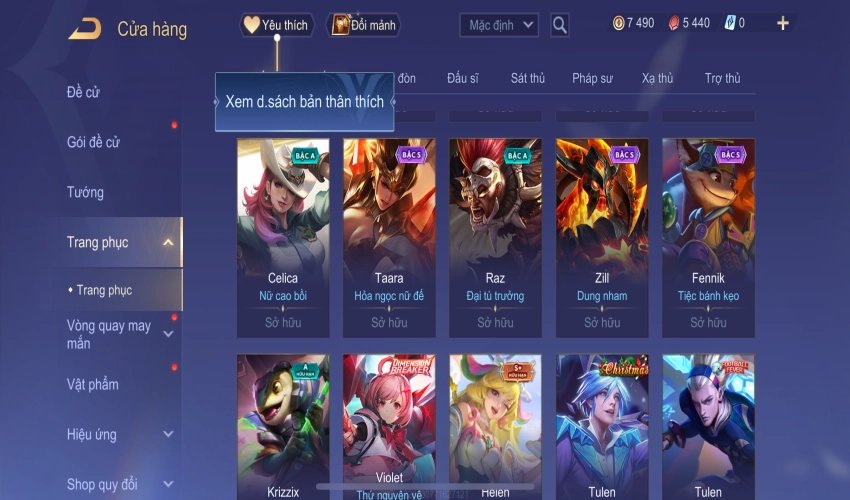Add more currency with plus button
Viewport: 850px width, 500px height.
point(782,23)
